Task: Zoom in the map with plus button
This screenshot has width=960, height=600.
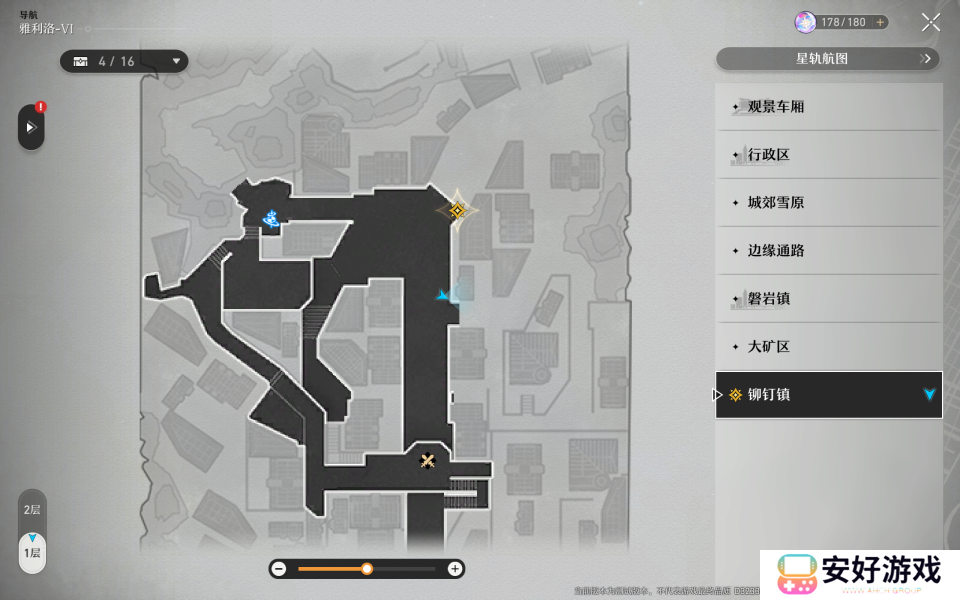Action: tap(455, 568)
